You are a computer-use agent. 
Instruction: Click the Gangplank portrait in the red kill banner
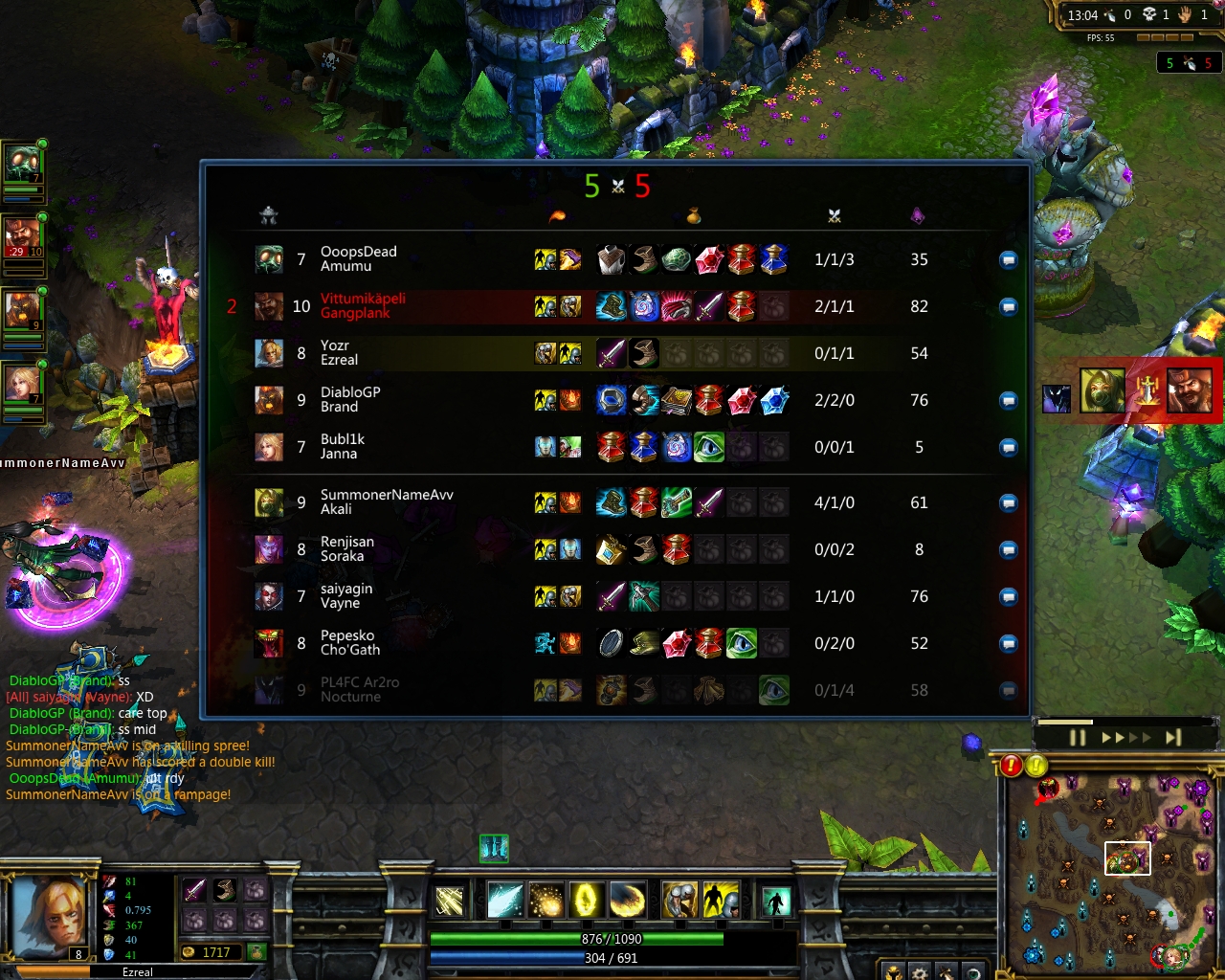point(1190,390)
